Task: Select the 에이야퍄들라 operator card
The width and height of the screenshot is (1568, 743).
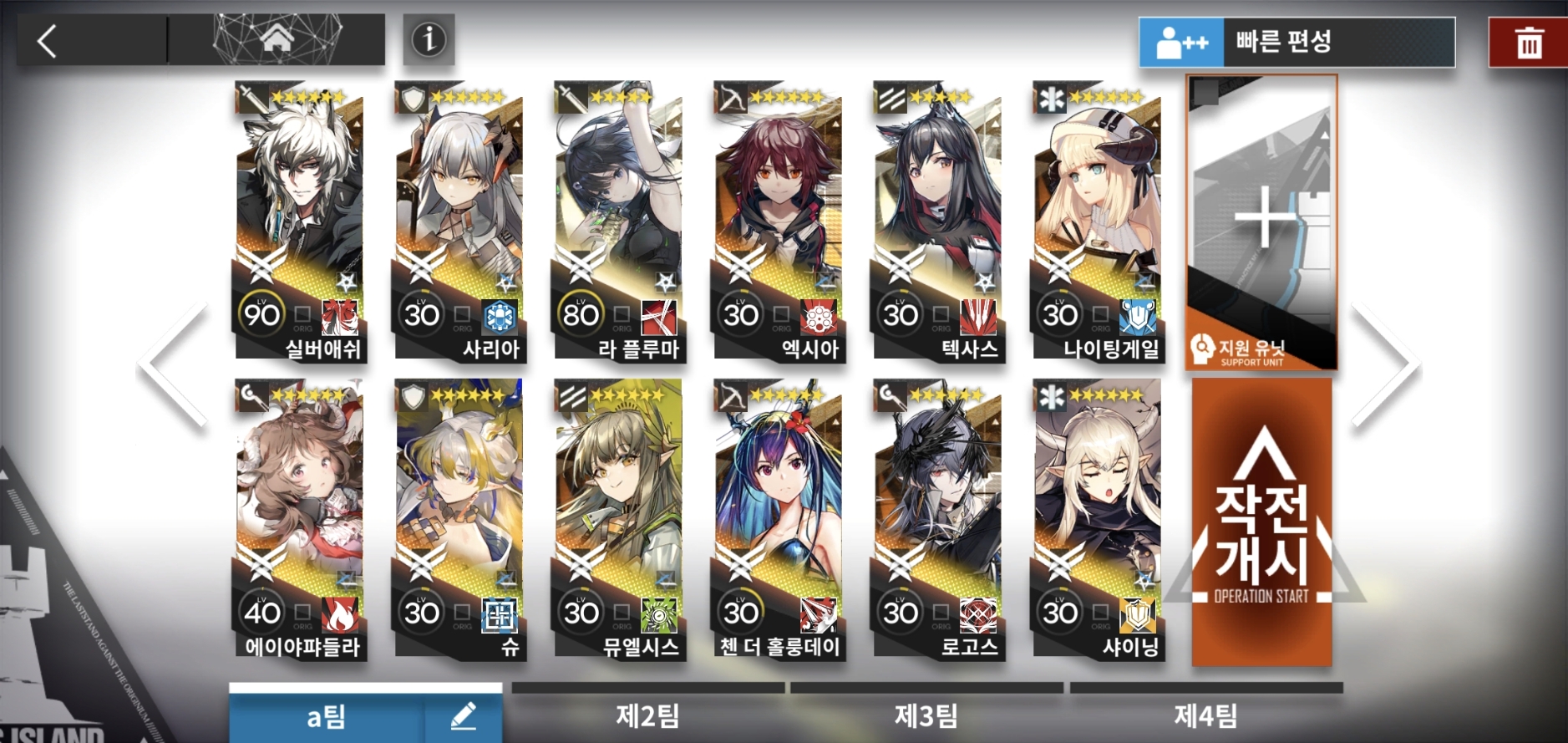Action: [300, 520]
